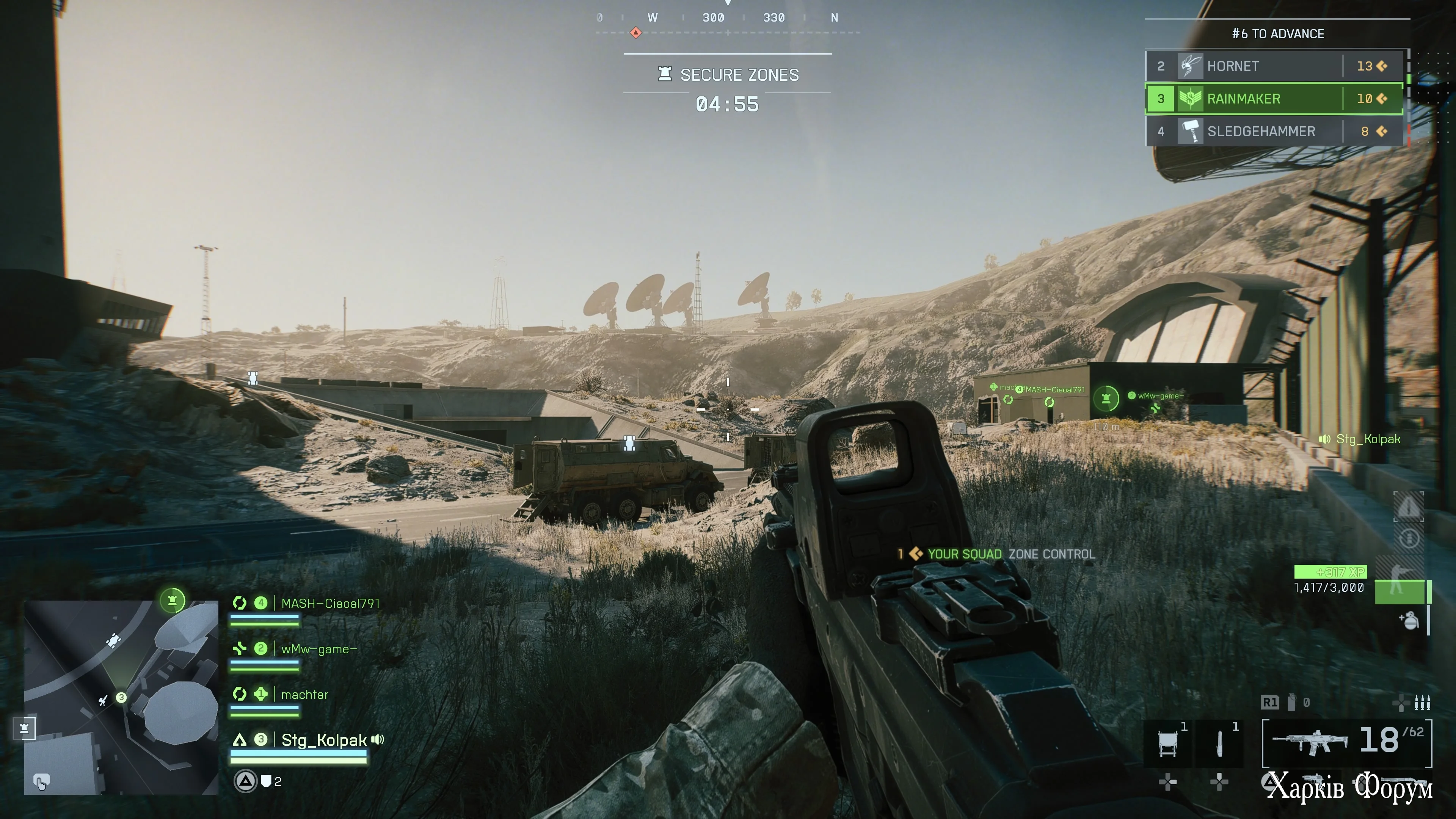
Task: Select Stg_Kolpak in the squad list
Action: coord(323,741)
